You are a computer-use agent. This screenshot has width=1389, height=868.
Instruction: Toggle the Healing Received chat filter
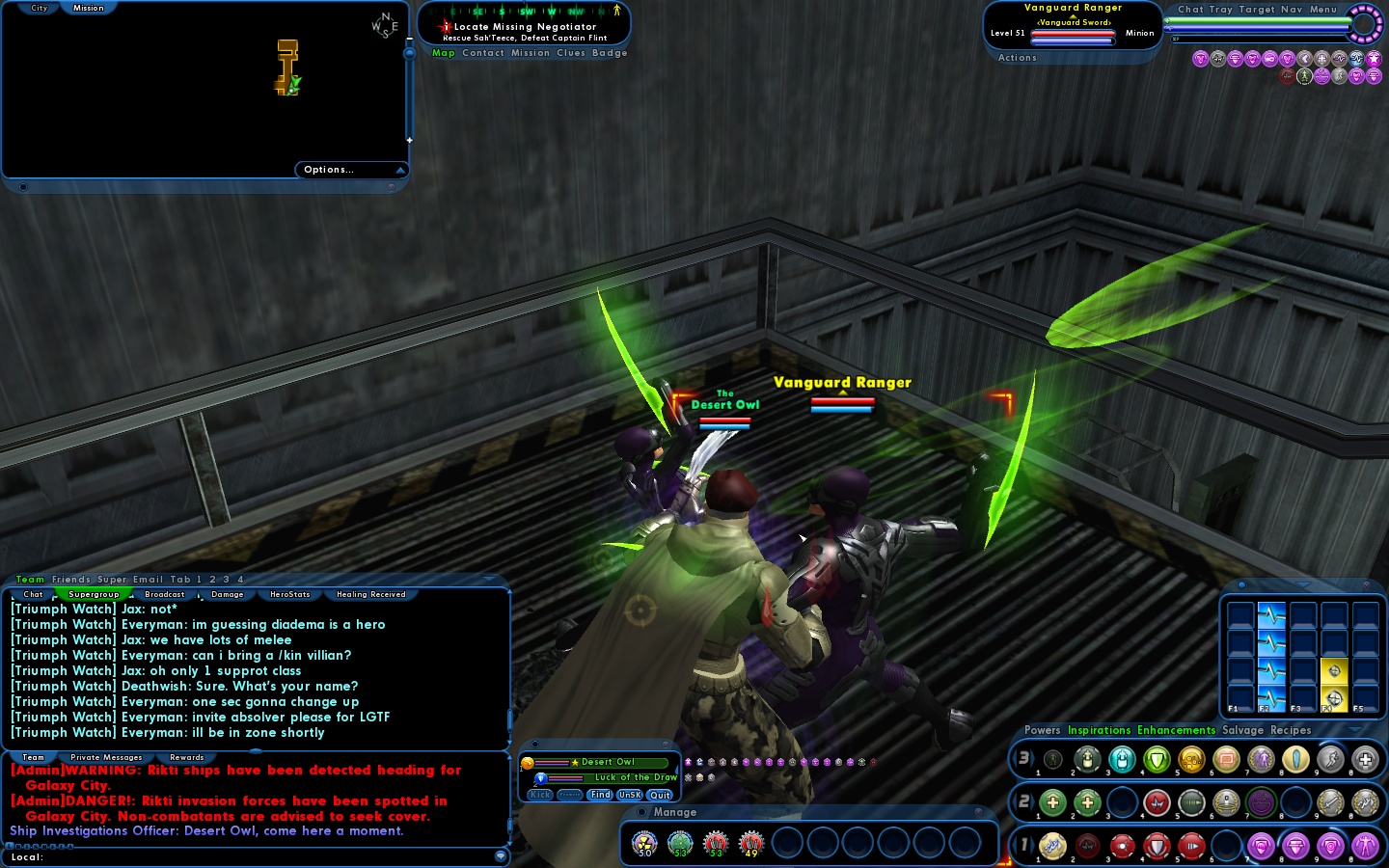pos(370,594)
